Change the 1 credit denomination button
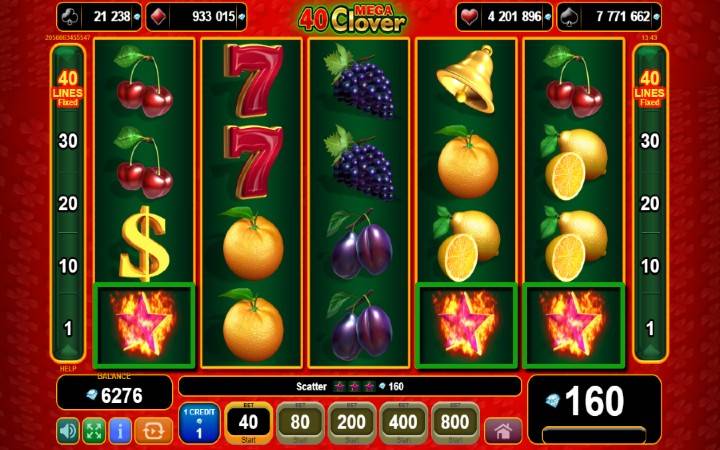This screenshot has height=450, width=720. tap(198, 424)
